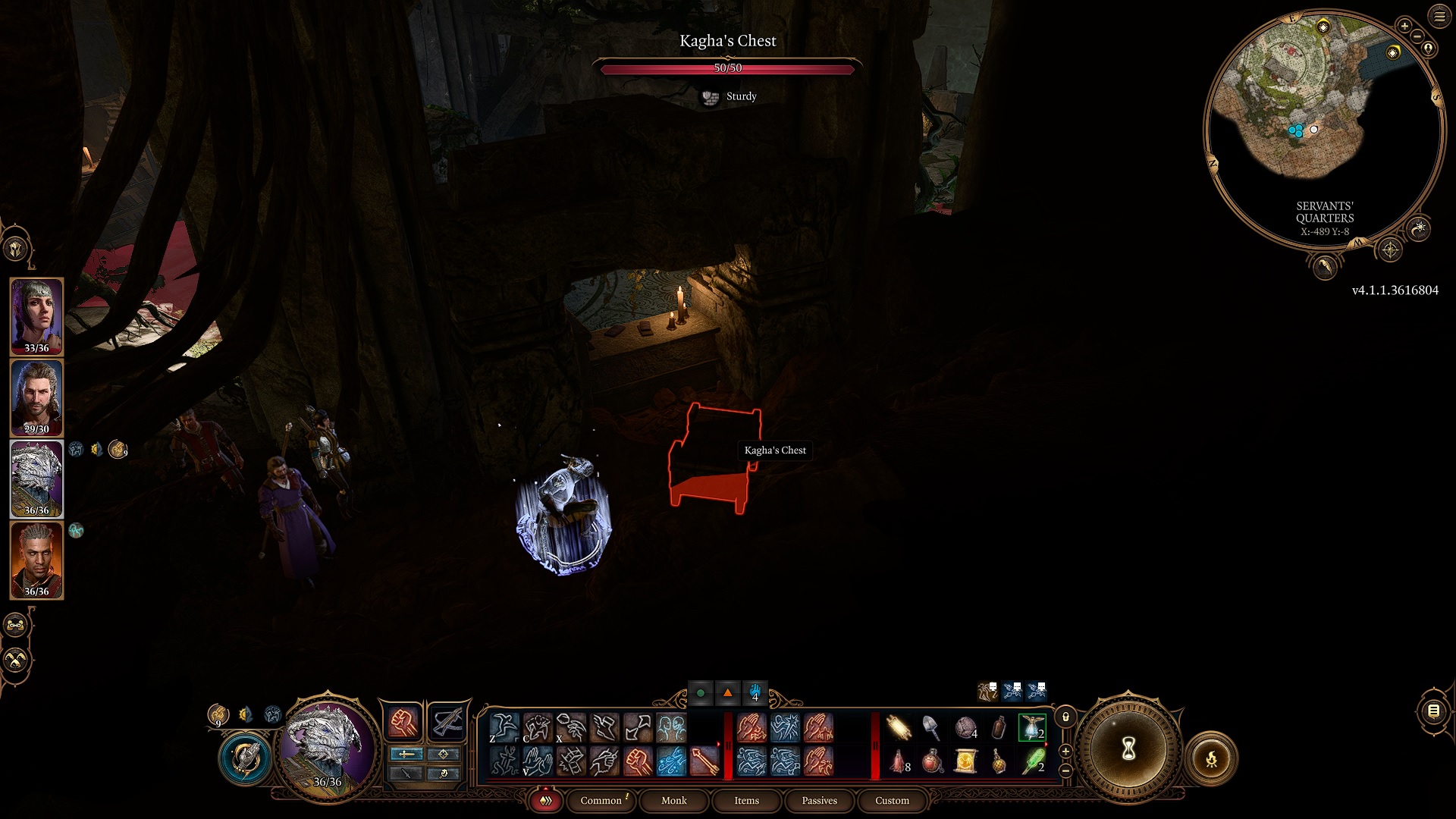Viewport: 1456px width, 819px height.
Task: Open camp with the campfire icon
Action: click(1213, 760)
